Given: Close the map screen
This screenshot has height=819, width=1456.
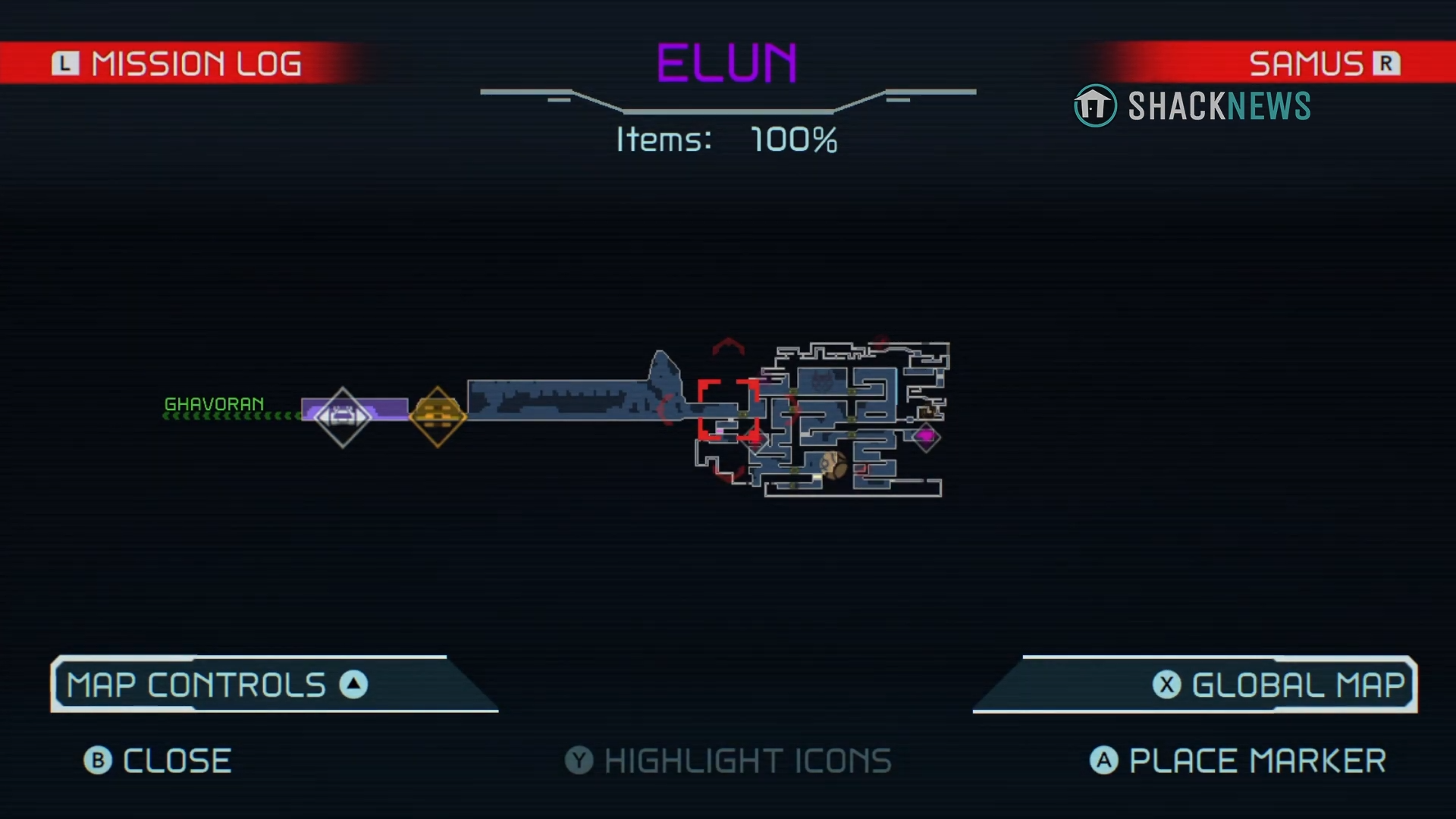Looking at the screenshot, I should [158, 761].
